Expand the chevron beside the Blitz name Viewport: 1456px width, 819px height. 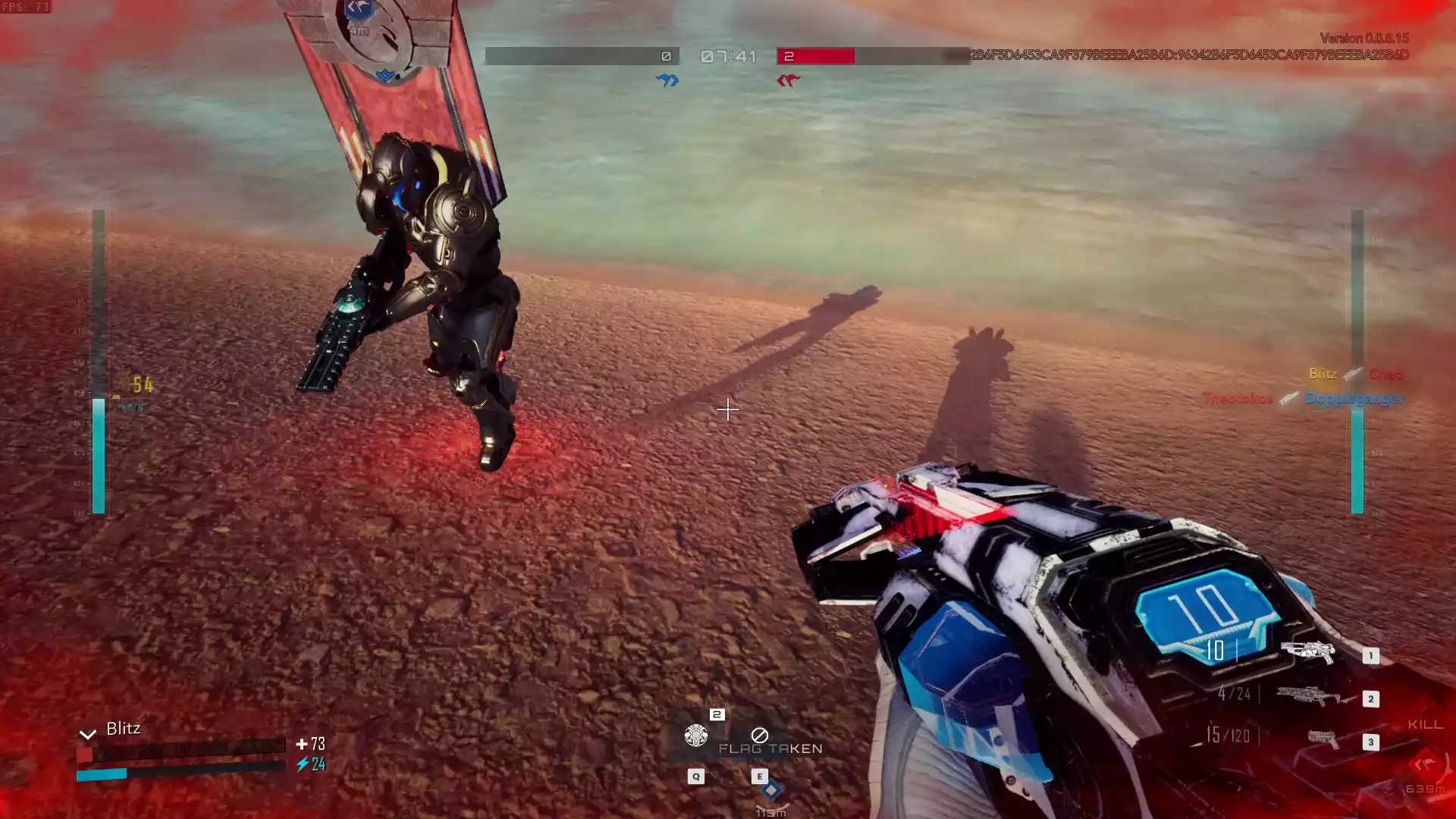(x=88, y=733)
